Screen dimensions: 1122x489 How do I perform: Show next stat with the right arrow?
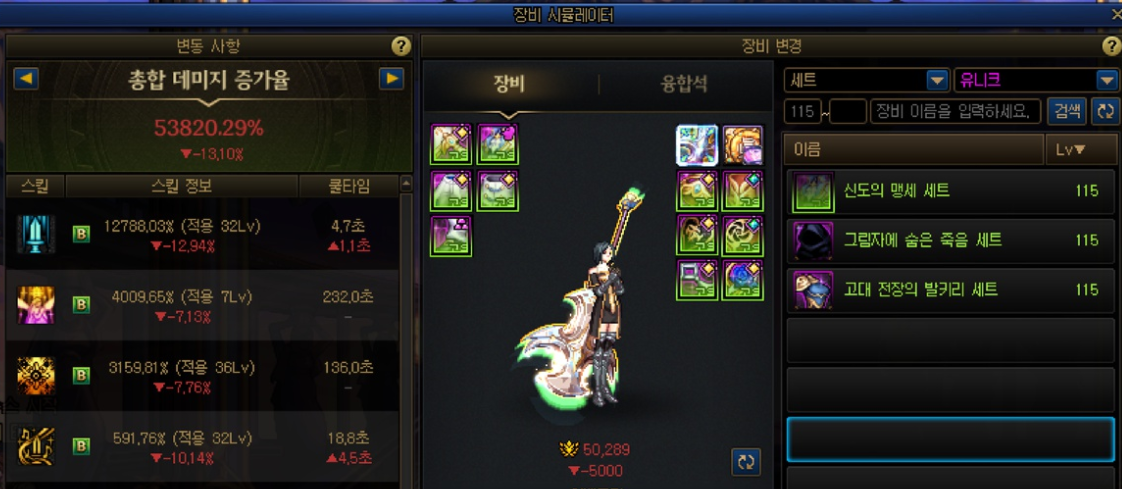click(391, 79)
